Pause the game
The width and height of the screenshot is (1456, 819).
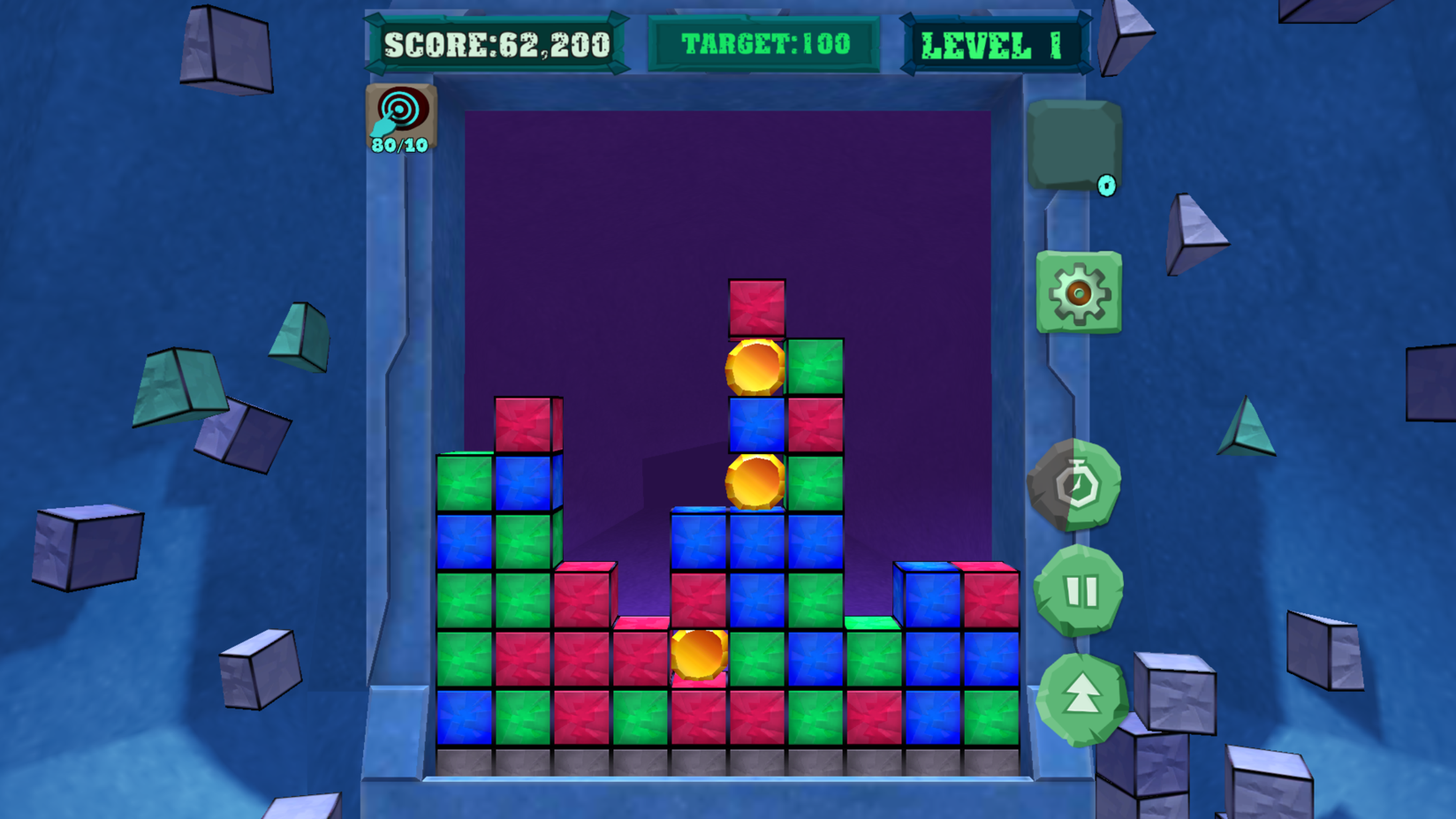coord(1080,591)
